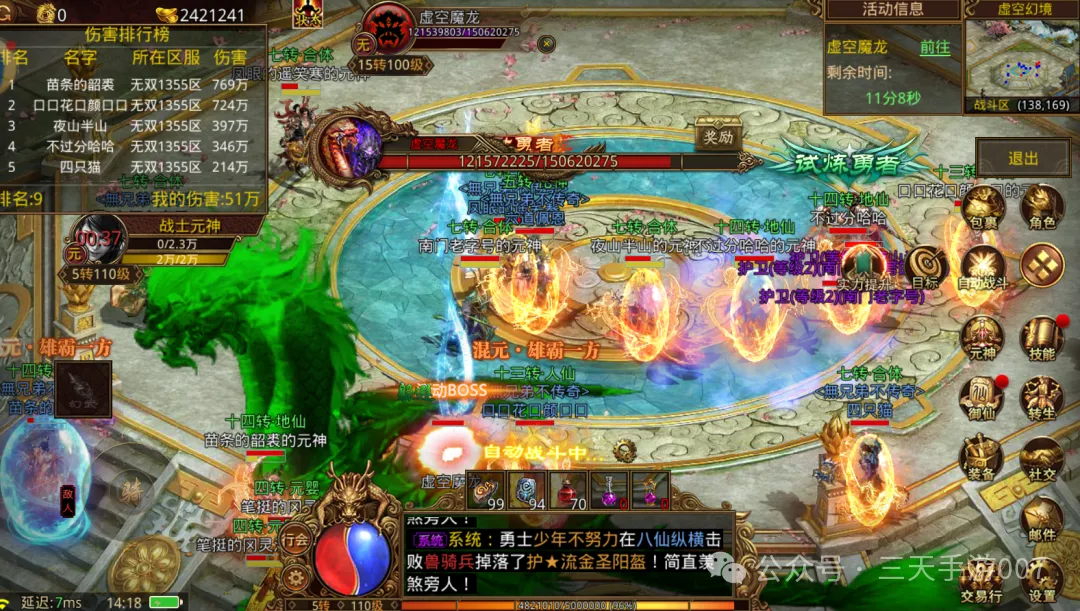Open the 虚空幻境 minimap
Image resolution: width=1080 pixels, height=611 pixels.
click(1017, 58)
